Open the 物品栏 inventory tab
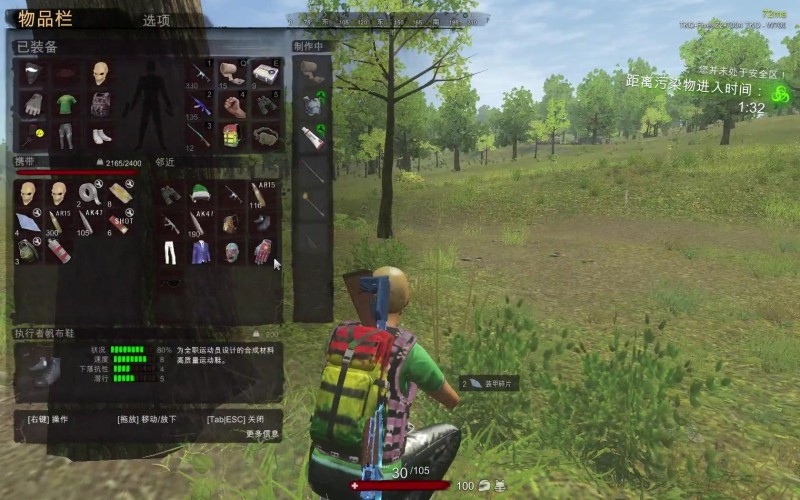This screenshot has height=500, width=800. 49,19
